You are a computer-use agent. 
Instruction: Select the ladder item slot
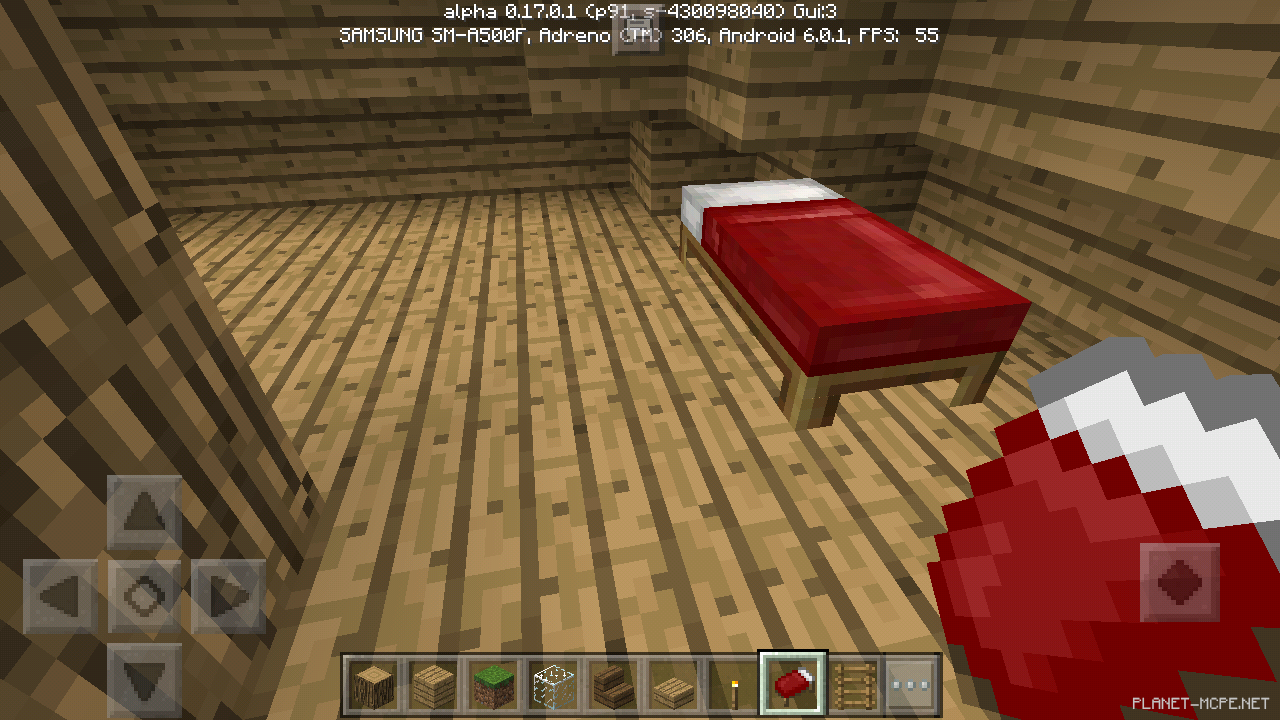click(852, 683)
